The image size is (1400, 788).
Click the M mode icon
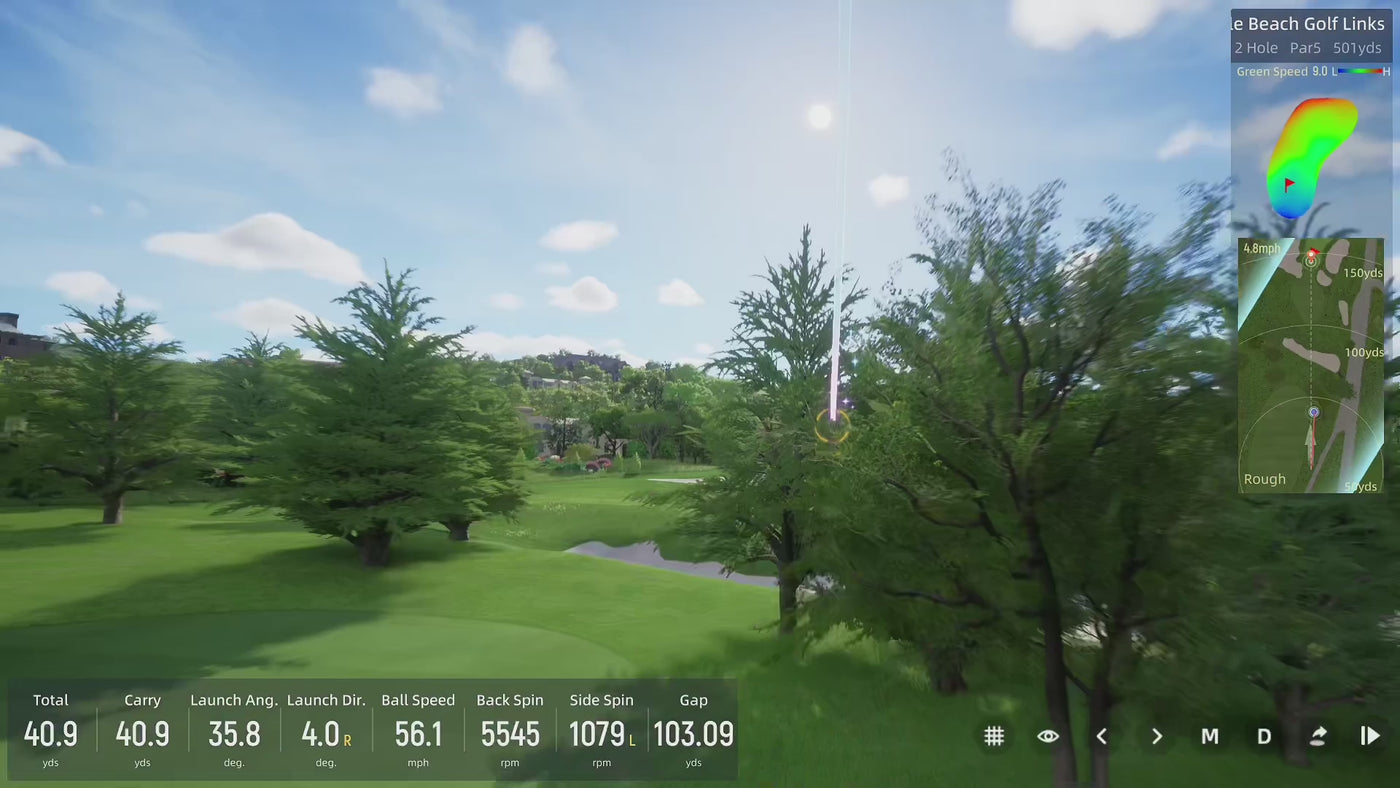click(x=1210, y=735)
